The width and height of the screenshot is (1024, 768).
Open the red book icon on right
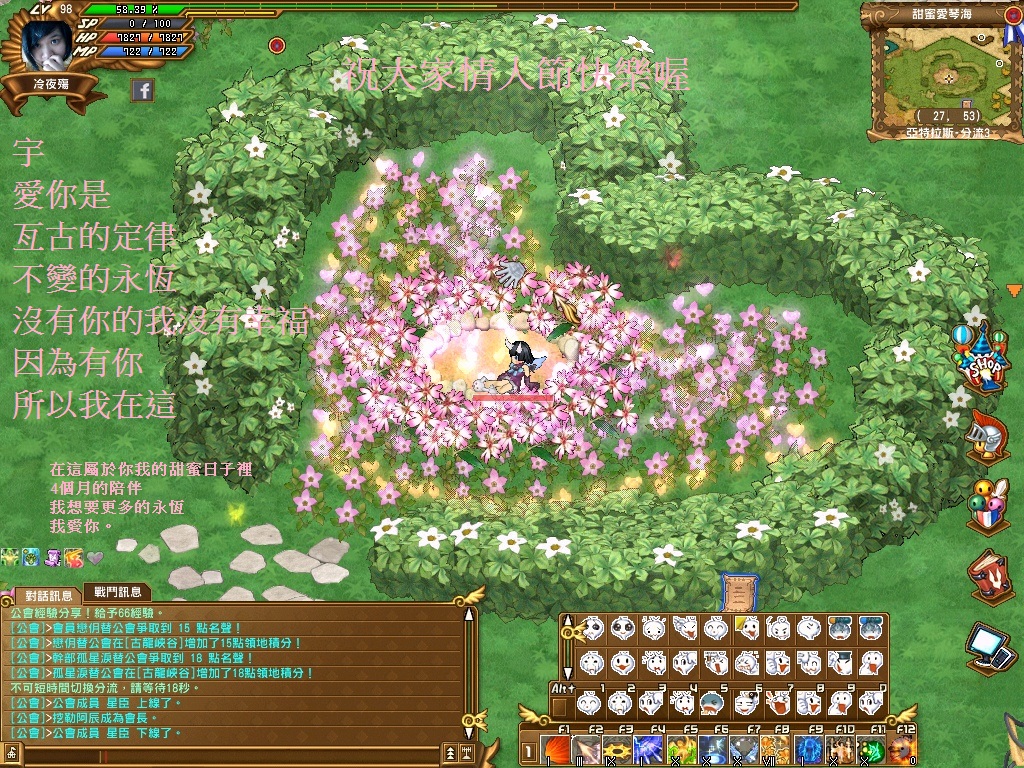point(988,575)
